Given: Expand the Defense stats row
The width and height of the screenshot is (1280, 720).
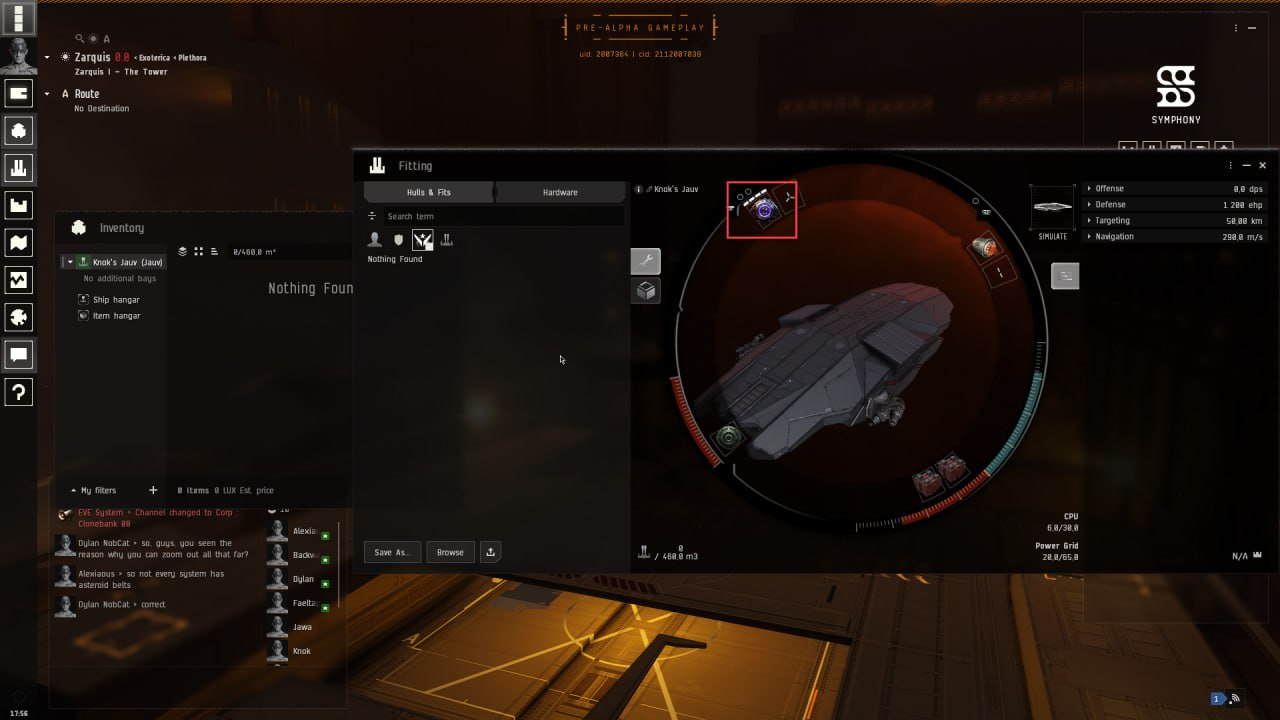Looking at the screenshot, I should (1110, 204).
